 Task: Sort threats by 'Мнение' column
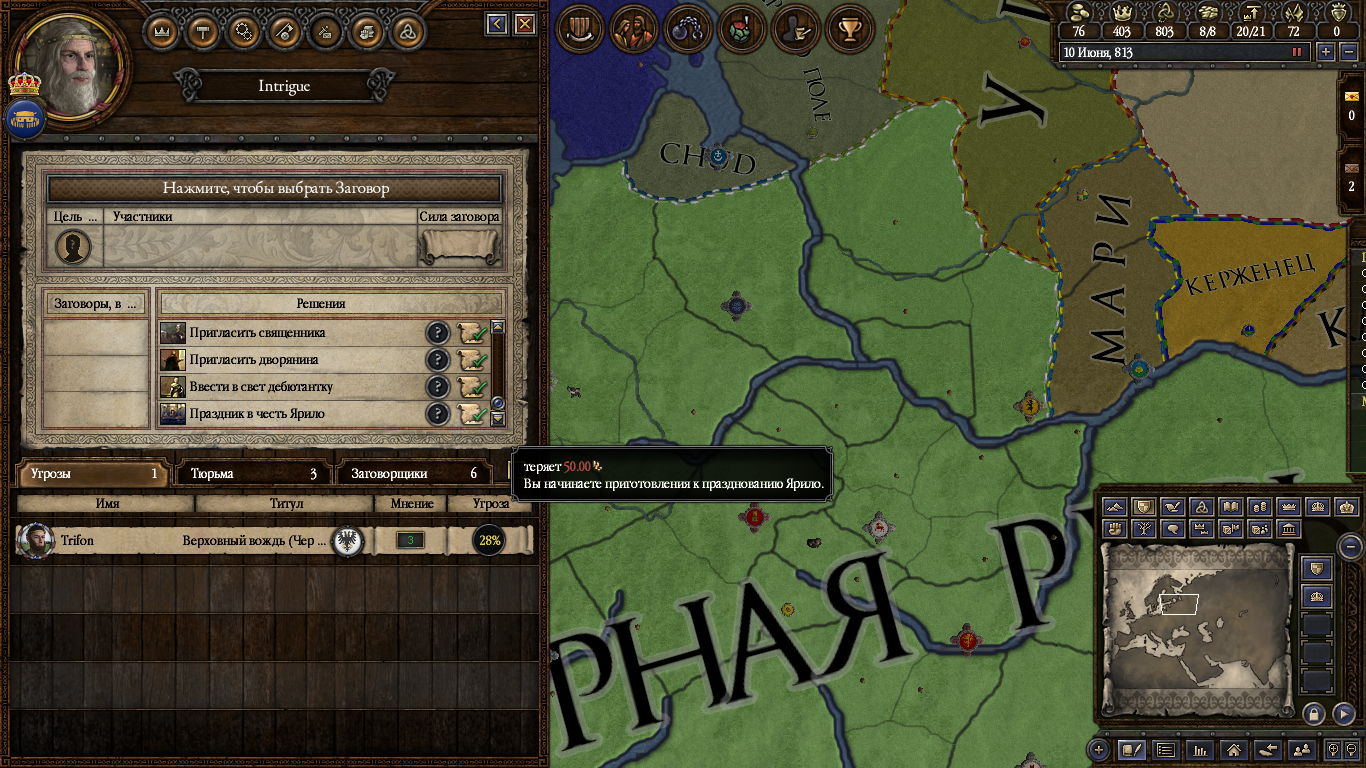(410, 504)
